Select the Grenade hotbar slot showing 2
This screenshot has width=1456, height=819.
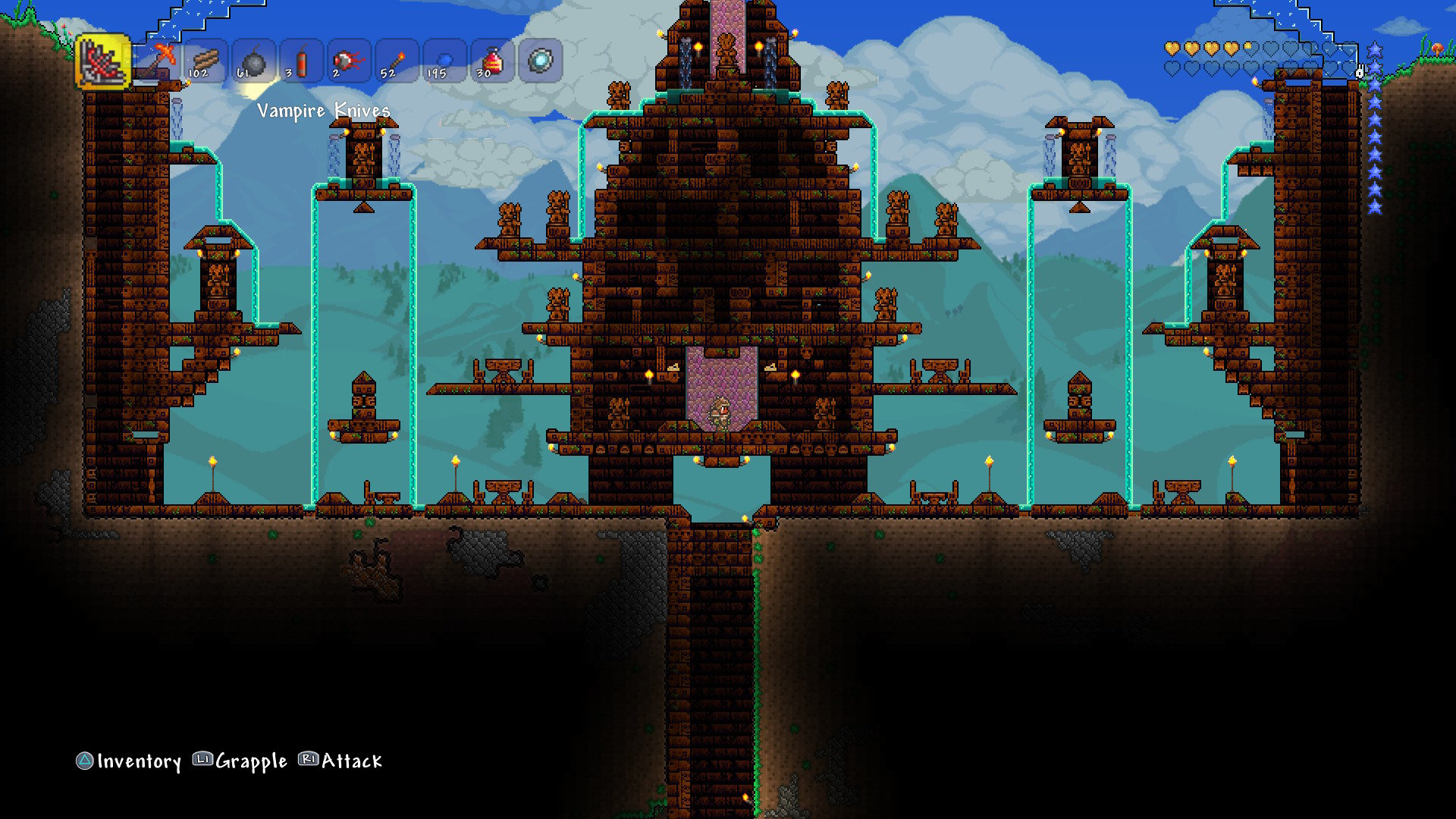(x=350, y=61)
